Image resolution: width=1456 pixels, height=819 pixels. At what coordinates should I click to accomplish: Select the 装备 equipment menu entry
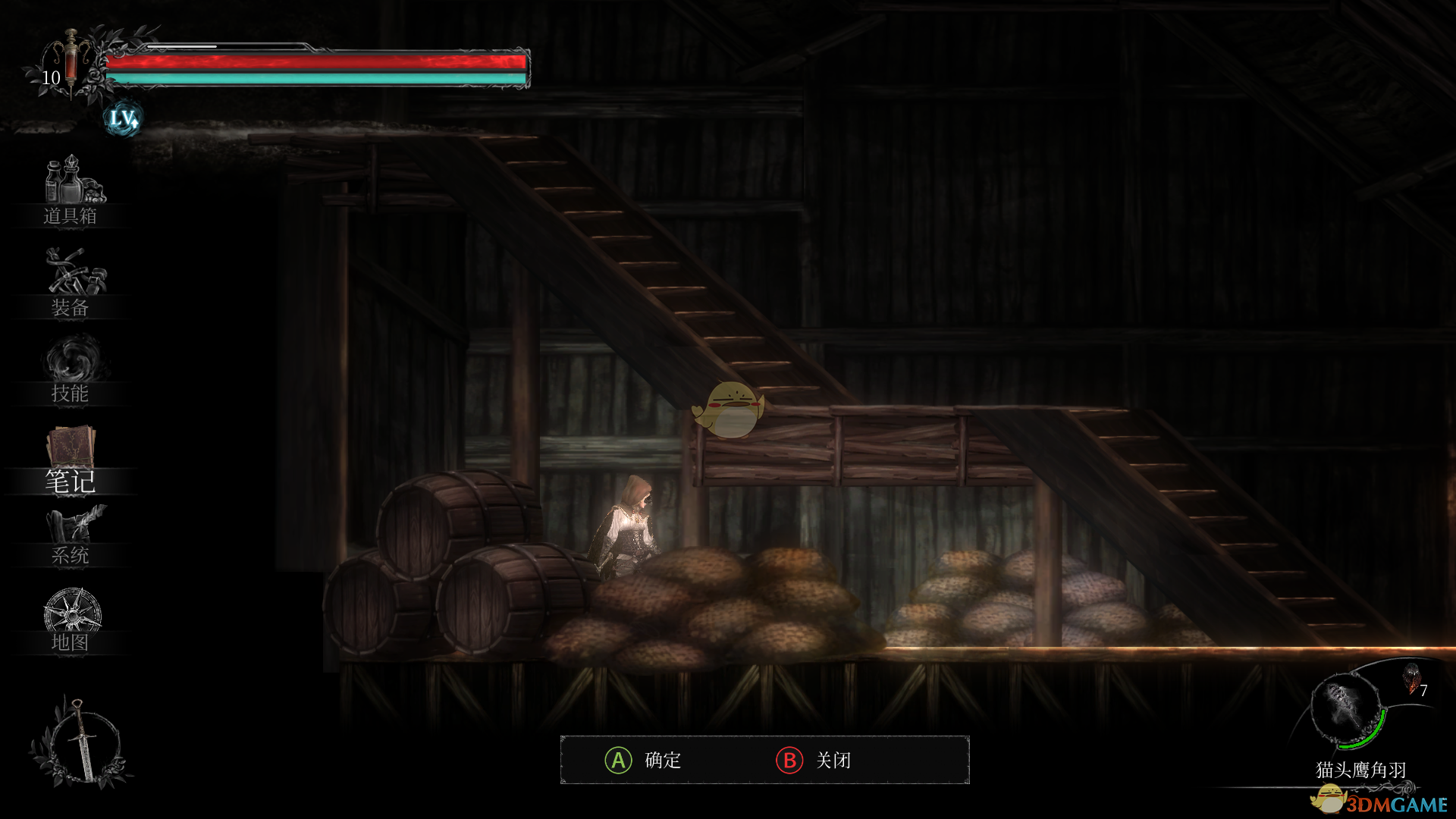click(71, 282)
